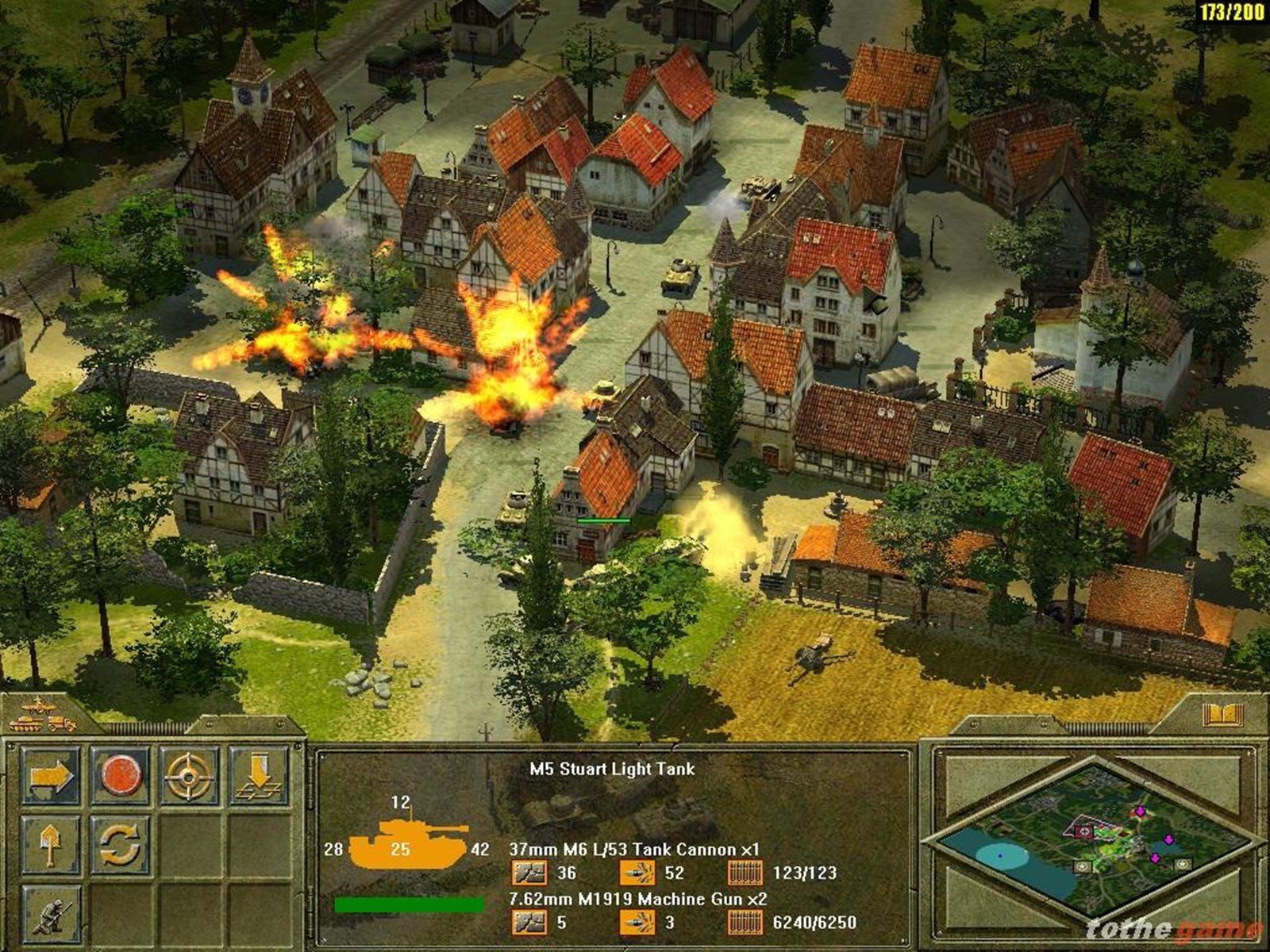Viewport: 1270px width, 952px height.
Task: Click the M5 Stuart Light Tank name label
Action: [612, 768]
